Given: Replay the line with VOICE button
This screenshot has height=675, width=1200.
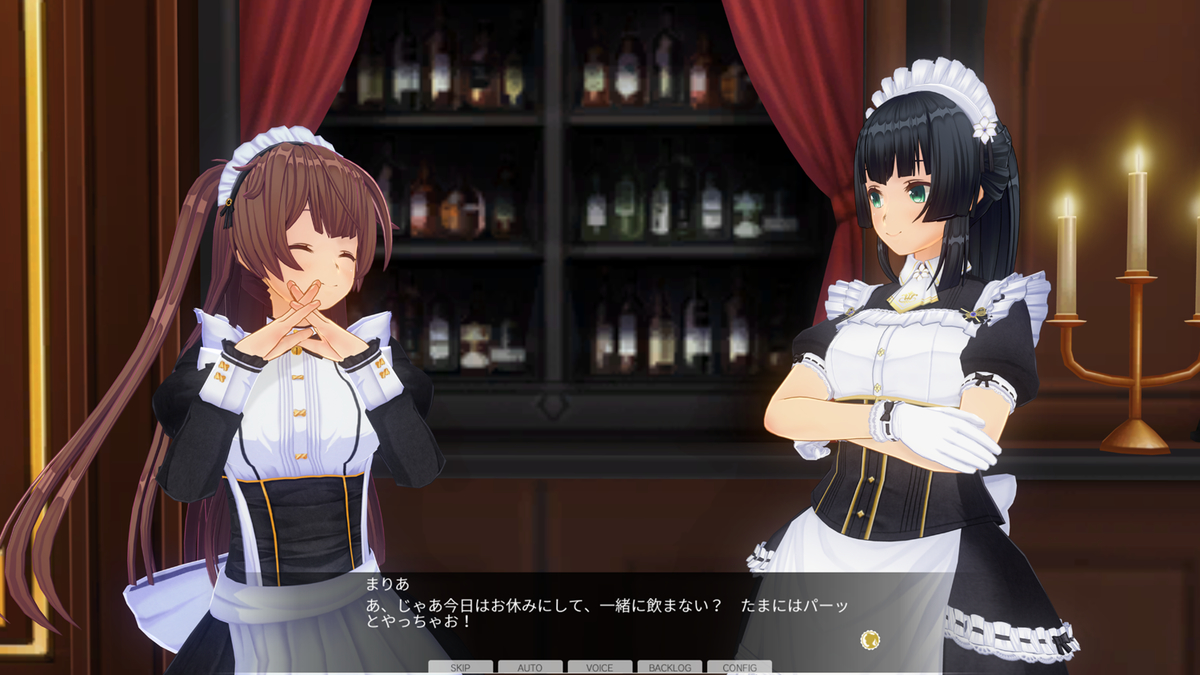Looking at the screenshot, I should click(600, 667).
